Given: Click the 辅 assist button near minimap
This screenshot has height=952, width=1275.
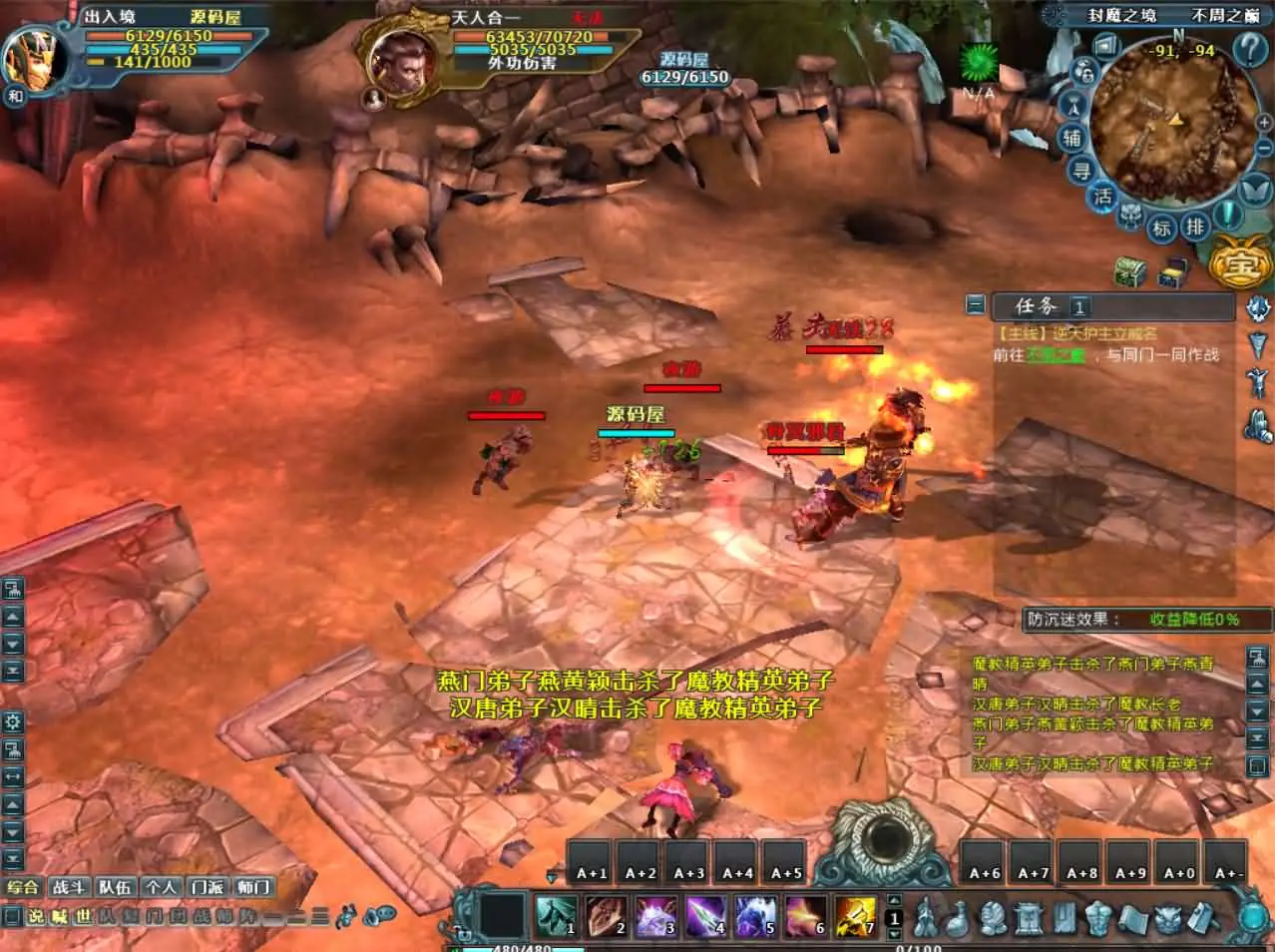Looking at the screenshot, I should tap(1072, 138).
